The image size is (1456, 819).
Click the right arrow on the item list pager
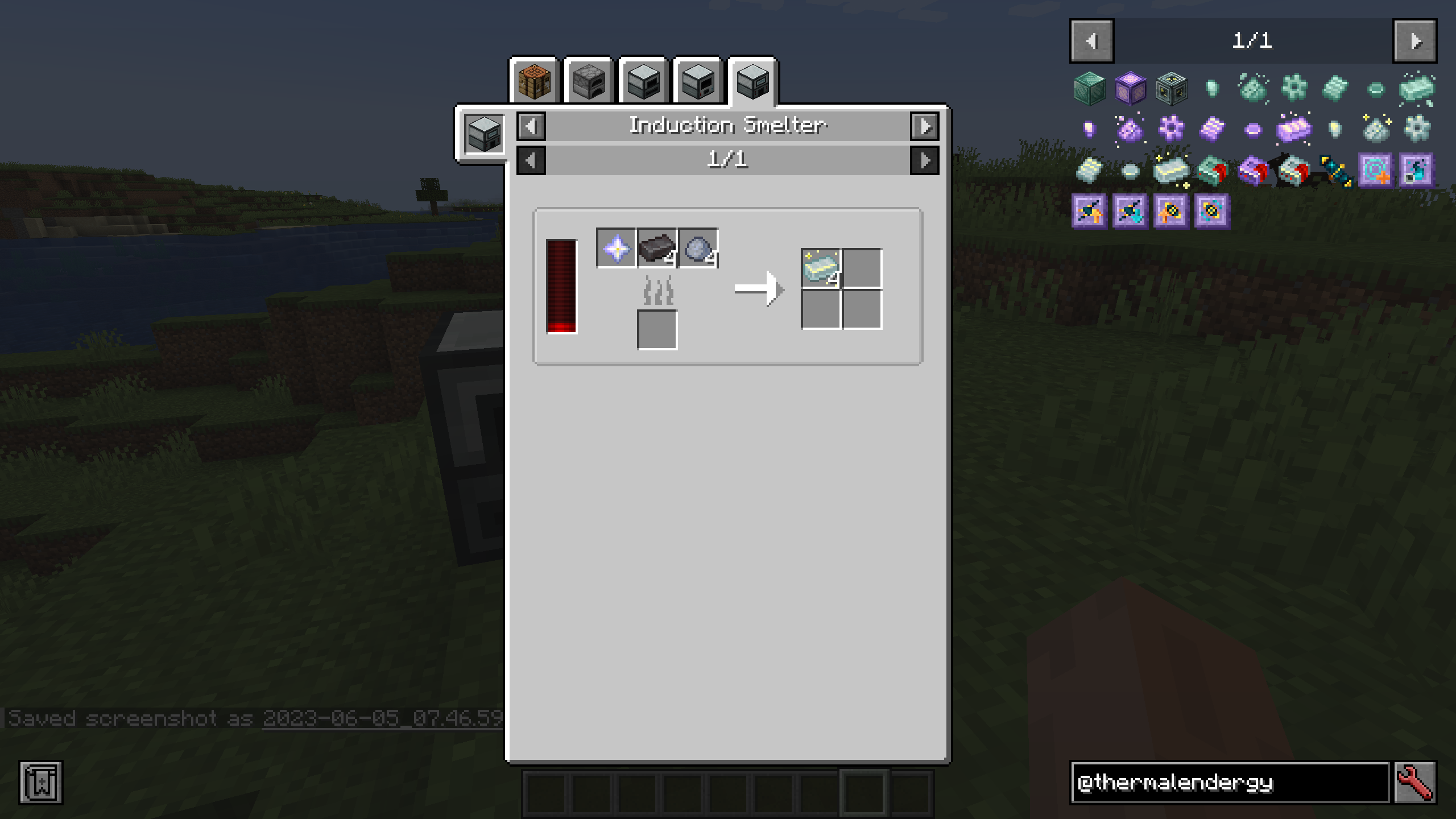tap(1416, 41)
